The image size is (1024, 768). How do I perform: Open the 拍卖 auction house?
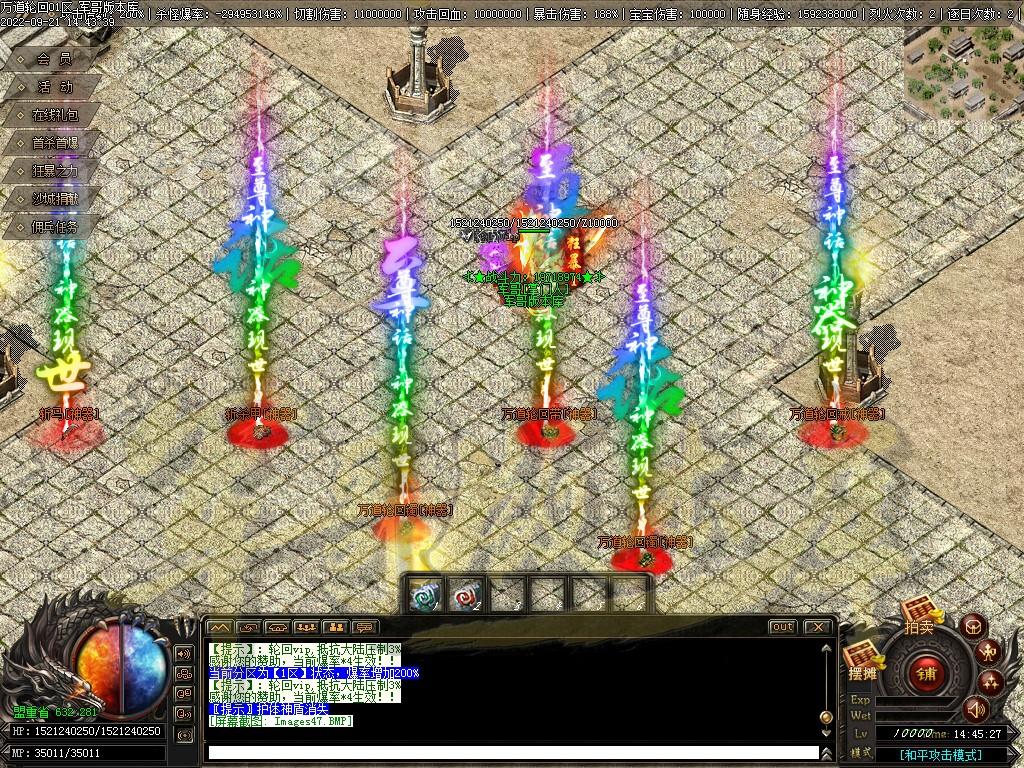(918, 620)
